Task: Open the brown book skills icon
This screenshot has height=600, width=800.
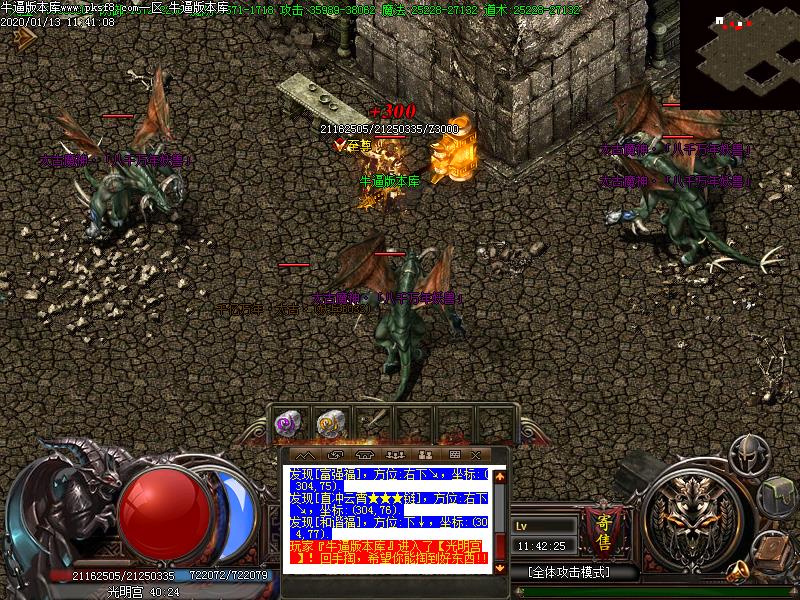Action: (x=768, y=551)
